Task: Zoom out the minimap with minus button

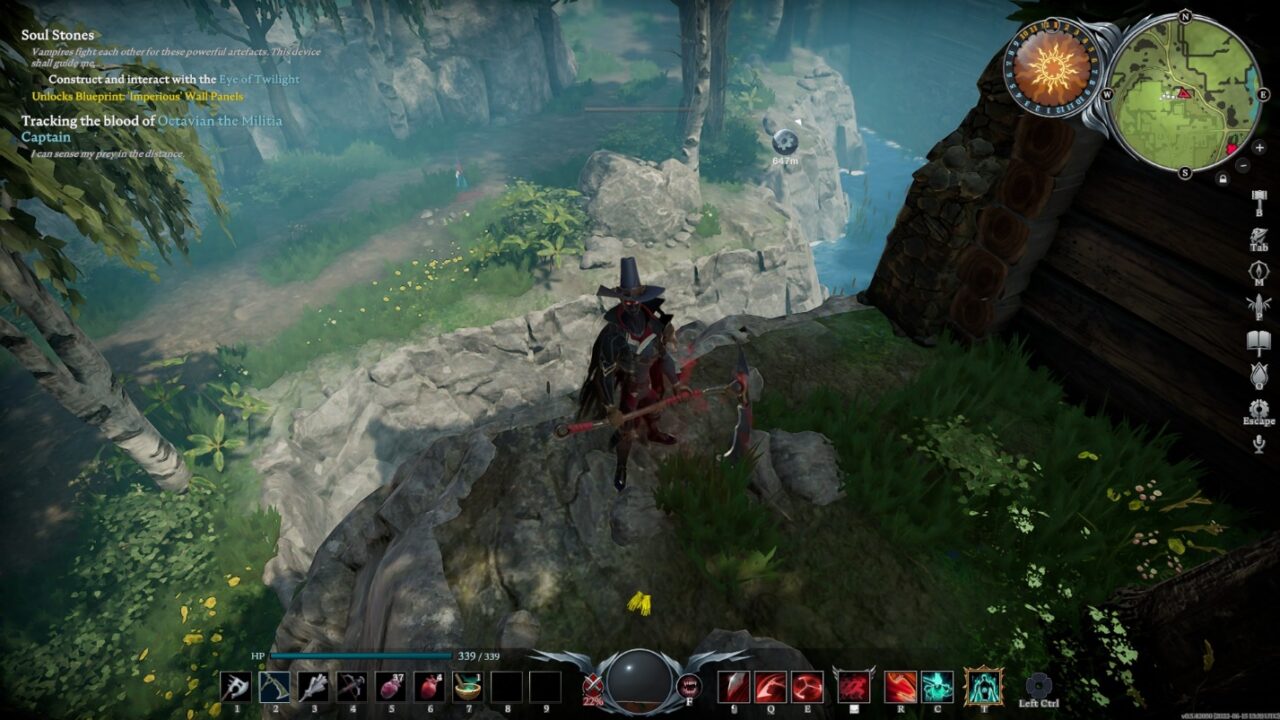Action: coord(1243,165)
